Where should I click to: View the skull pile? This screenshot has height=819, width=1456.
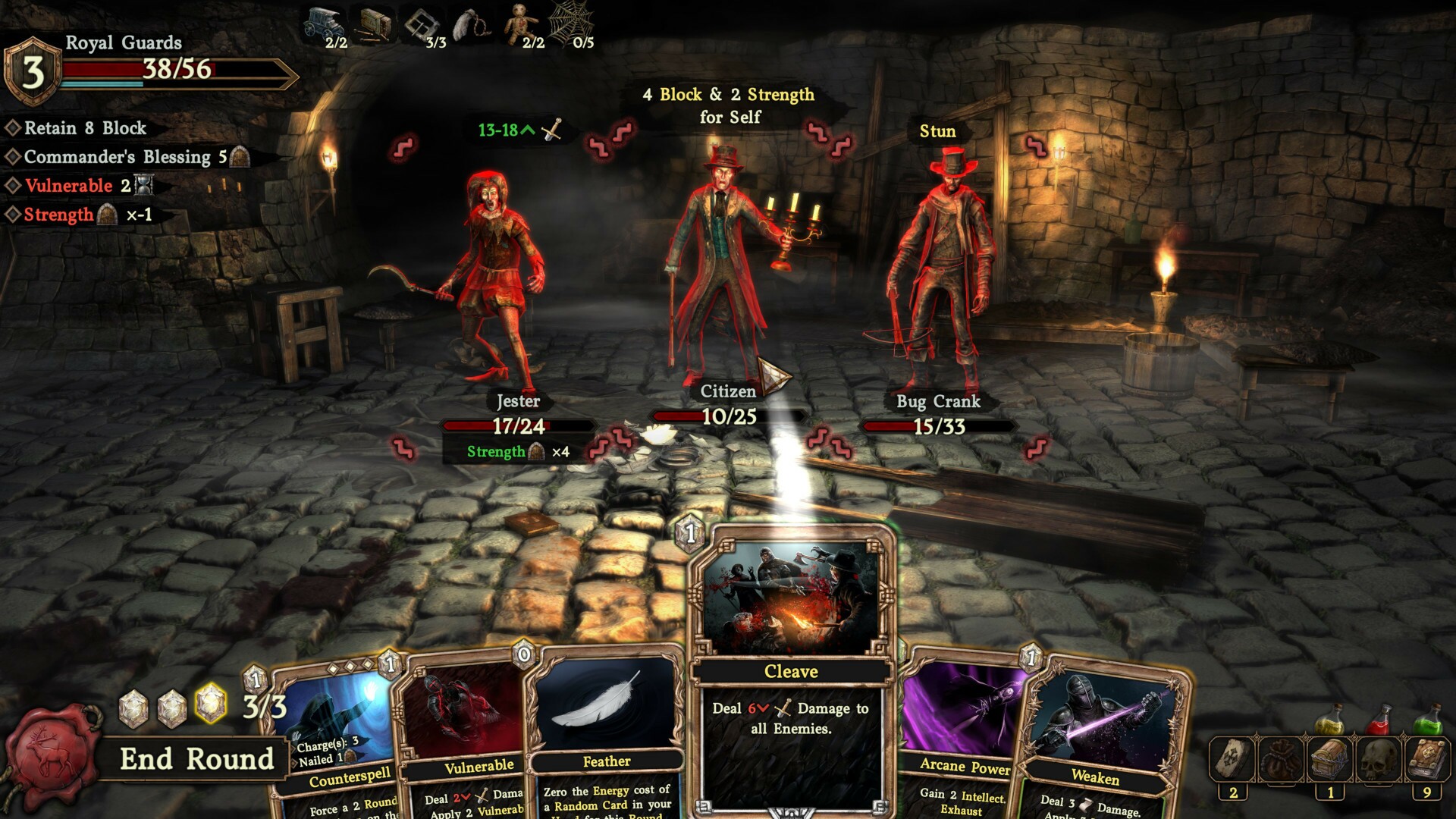pyautogui.click(x=1378, y=760)
